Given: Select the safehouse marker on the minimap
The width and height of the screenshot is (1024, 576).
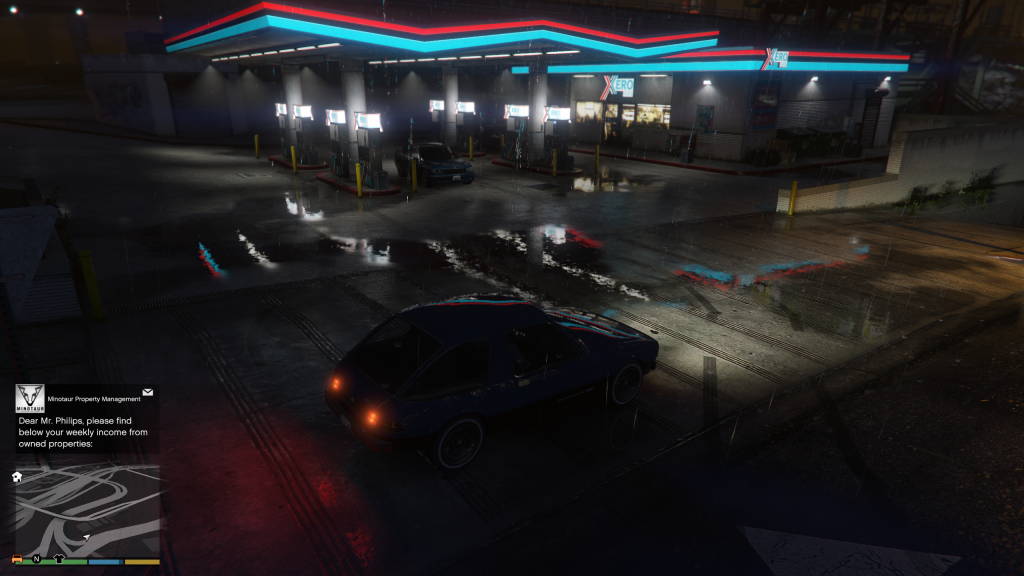Looking at the screenshot, I should click(17, 477).
